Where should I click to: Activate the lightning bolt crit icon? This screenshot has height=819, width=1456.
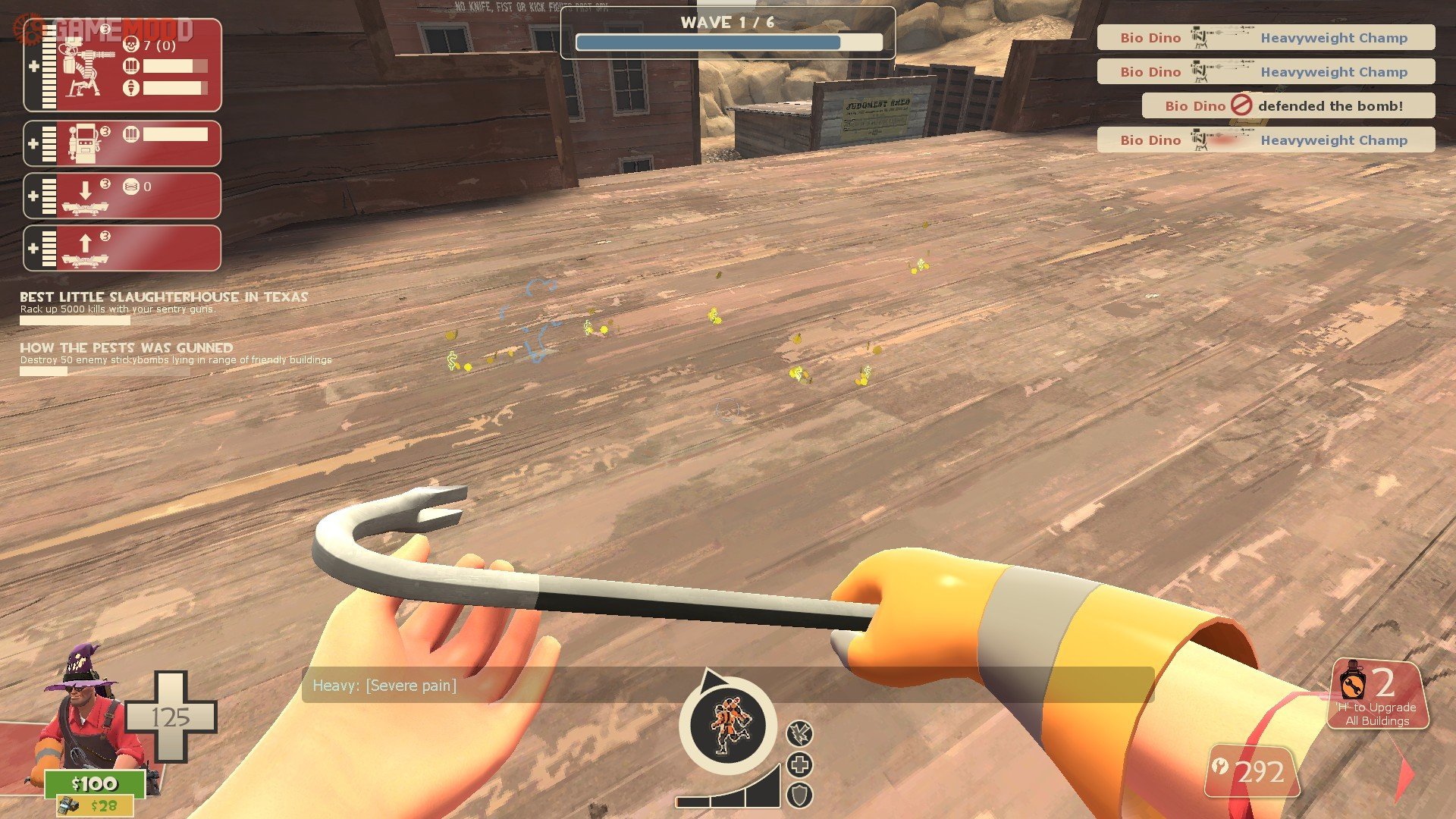point(799,733)
